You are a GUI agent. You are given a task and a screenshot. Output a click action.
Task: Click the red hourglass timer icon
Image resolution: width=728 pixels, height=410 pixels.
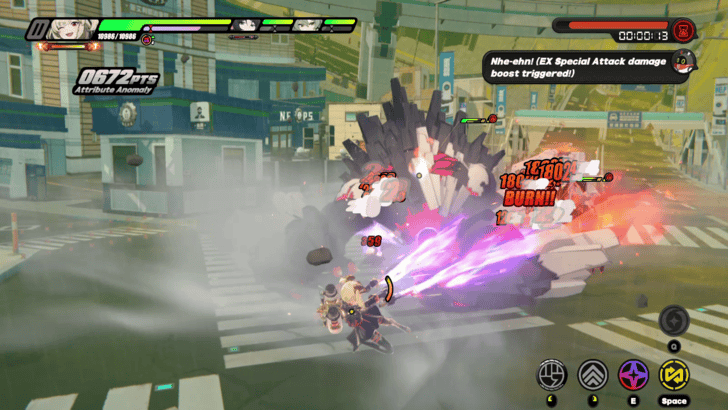[x=685, y=27]
